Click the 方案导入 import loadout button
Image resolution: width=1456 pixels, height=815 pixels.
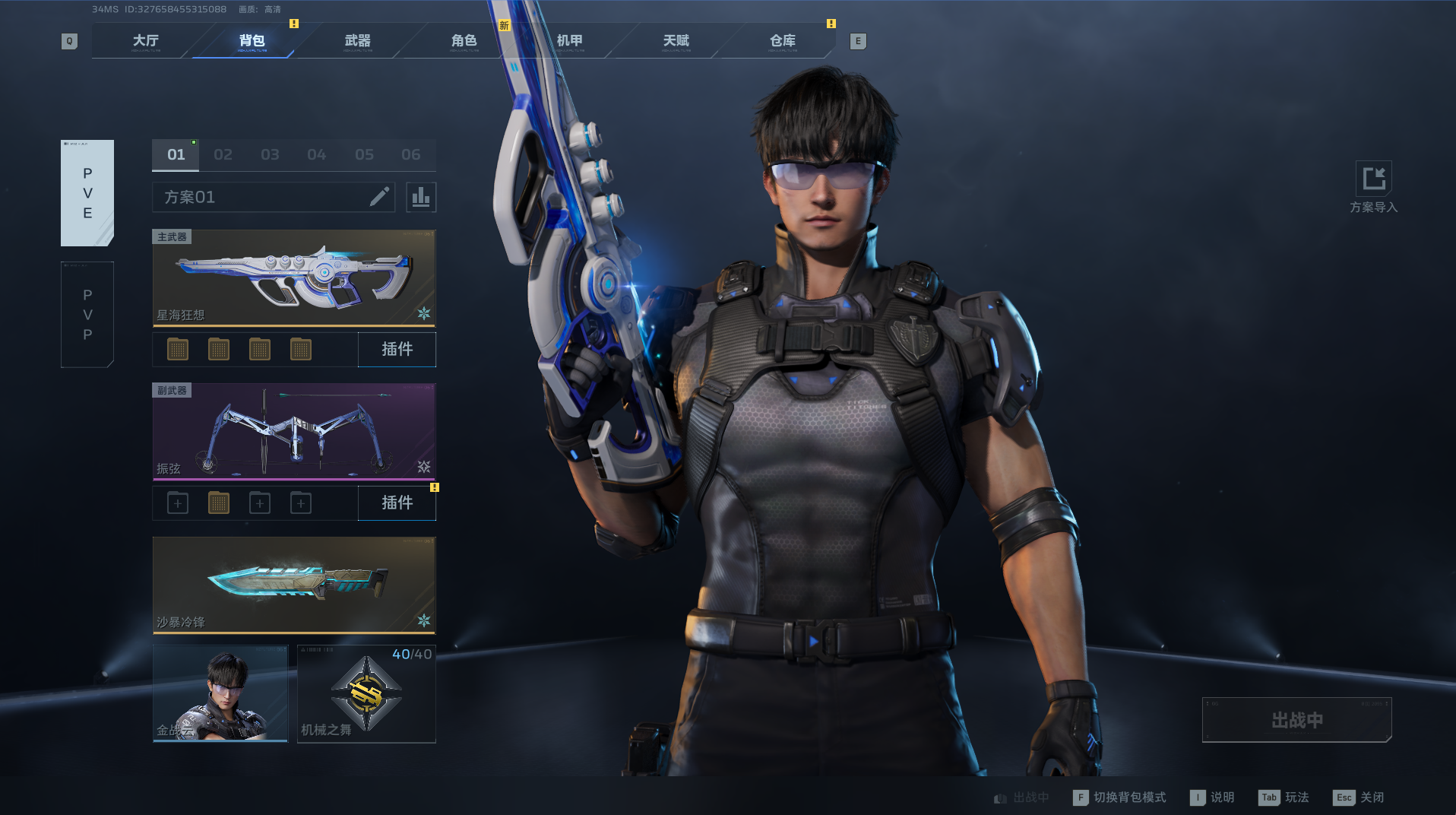tap(1373, 187)
